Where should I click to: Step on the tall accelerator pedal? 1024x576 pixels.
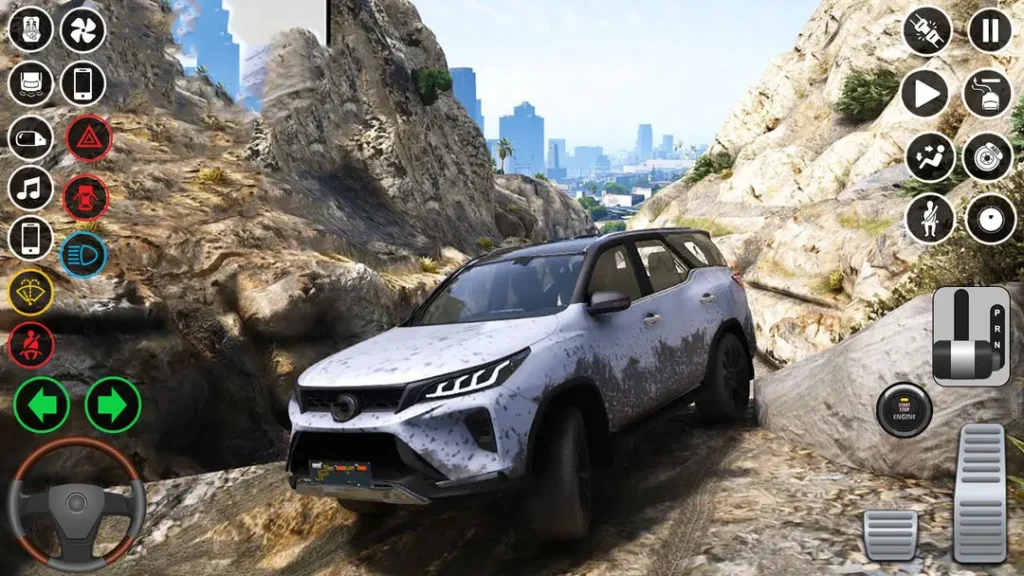pyautogui.click(x=979, y=492)
